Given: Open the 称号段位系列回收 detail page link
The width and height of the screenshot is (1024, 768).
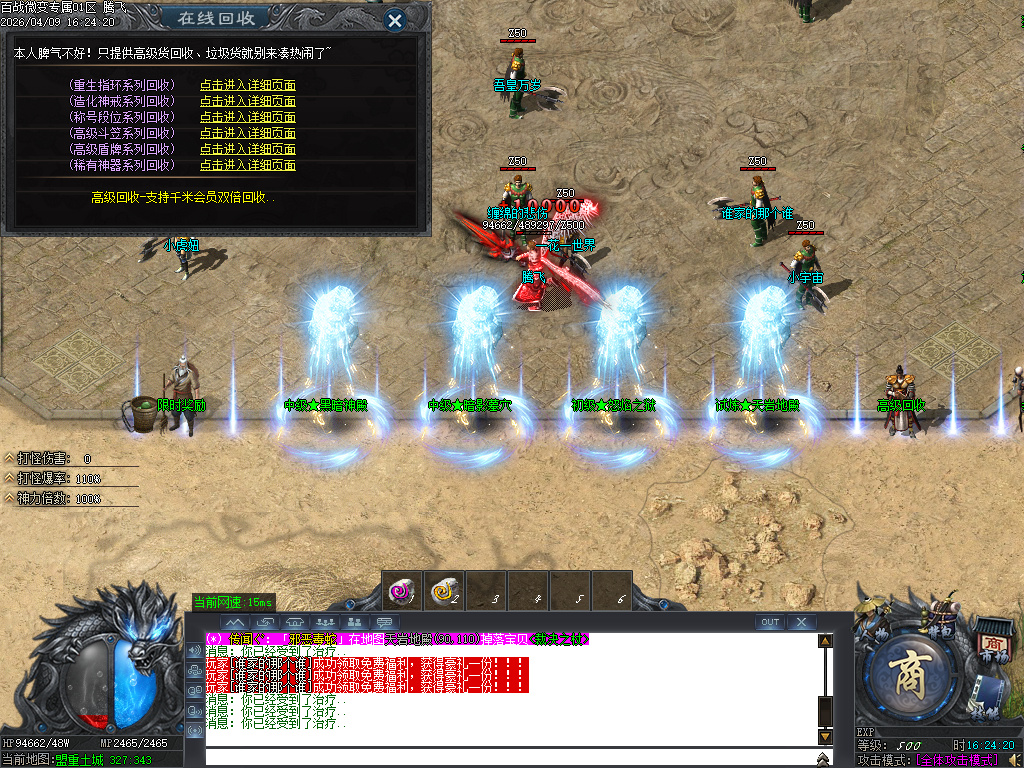Looking at the screenshot, I should coord(247,117).
